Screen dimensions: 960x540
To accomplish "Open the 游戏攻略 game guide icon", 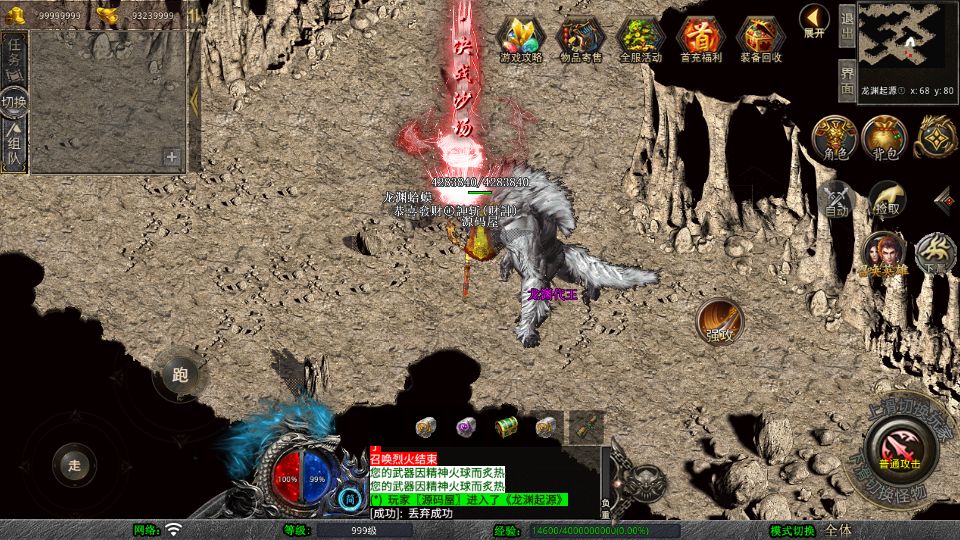I will tap(521, 39).
